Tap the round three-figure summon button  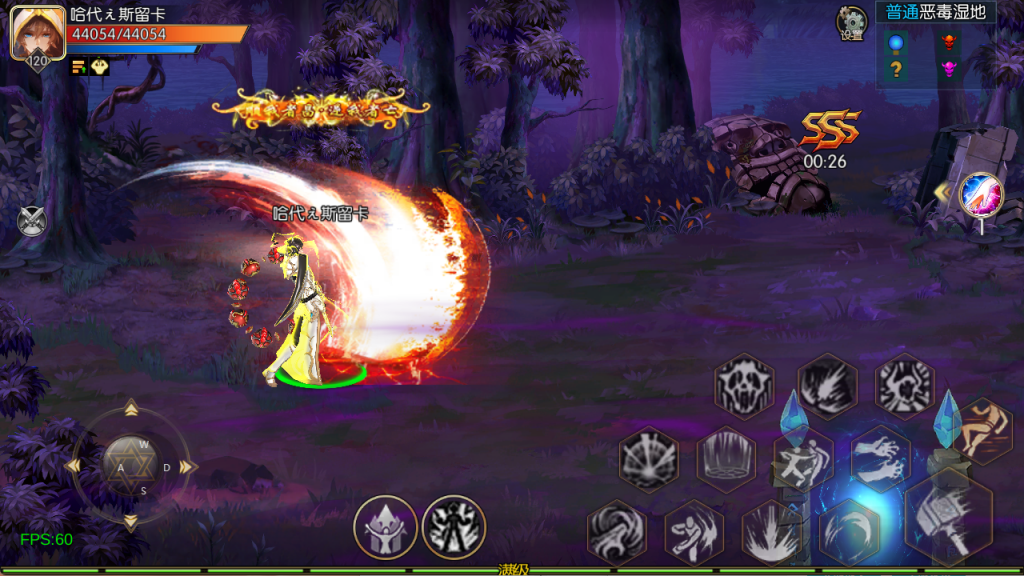coord(385,527)
